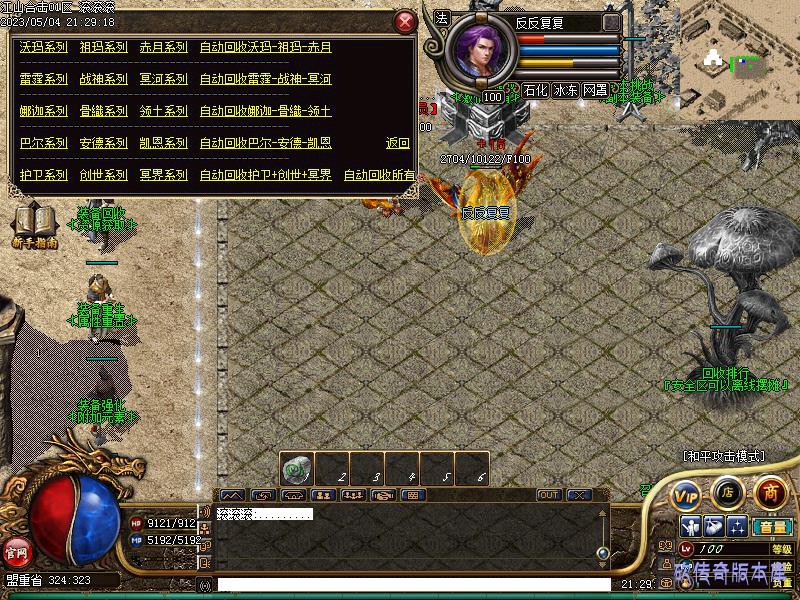Select the 祖玛系列 link
800x600 pixels.
(x=104, y=47)
